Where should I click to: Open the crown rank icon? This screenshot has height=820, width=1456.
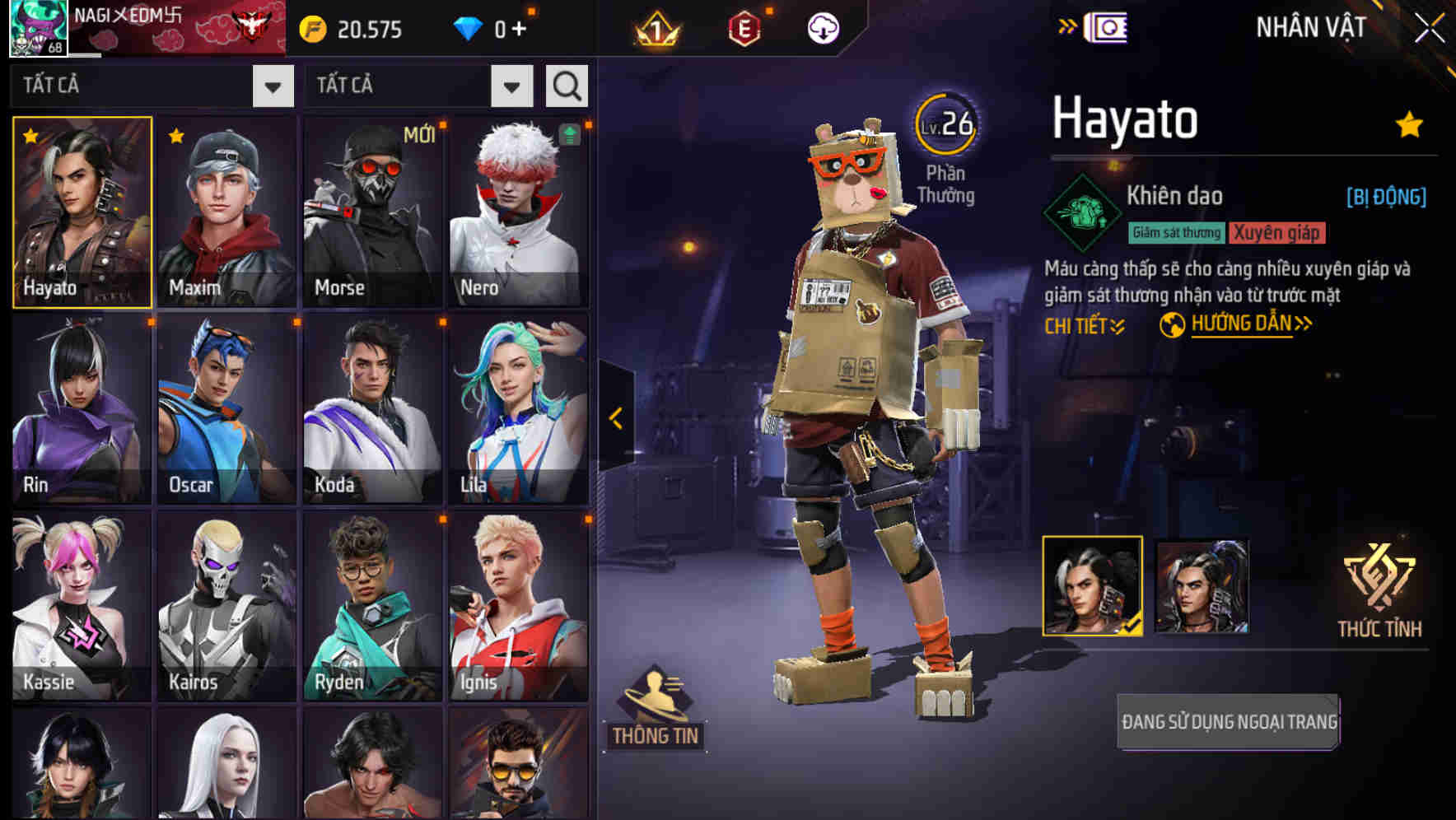pyautogui.click(x=655, y=30)
